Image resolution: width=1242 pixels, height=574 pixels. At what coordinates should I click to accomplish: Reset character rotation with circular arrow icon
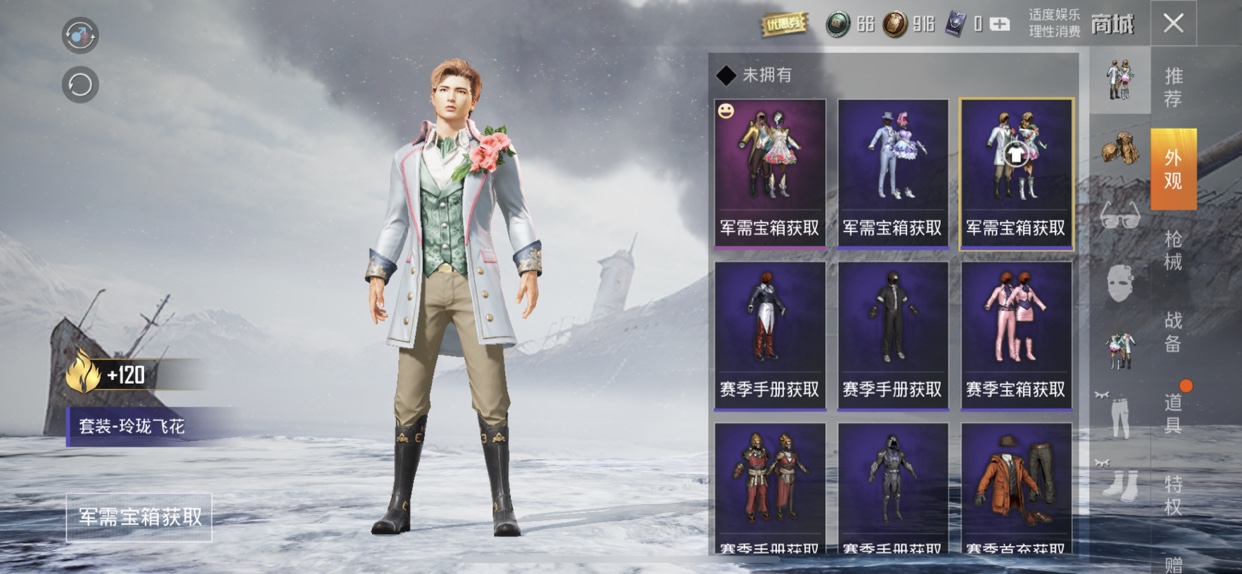pos(80,84)
